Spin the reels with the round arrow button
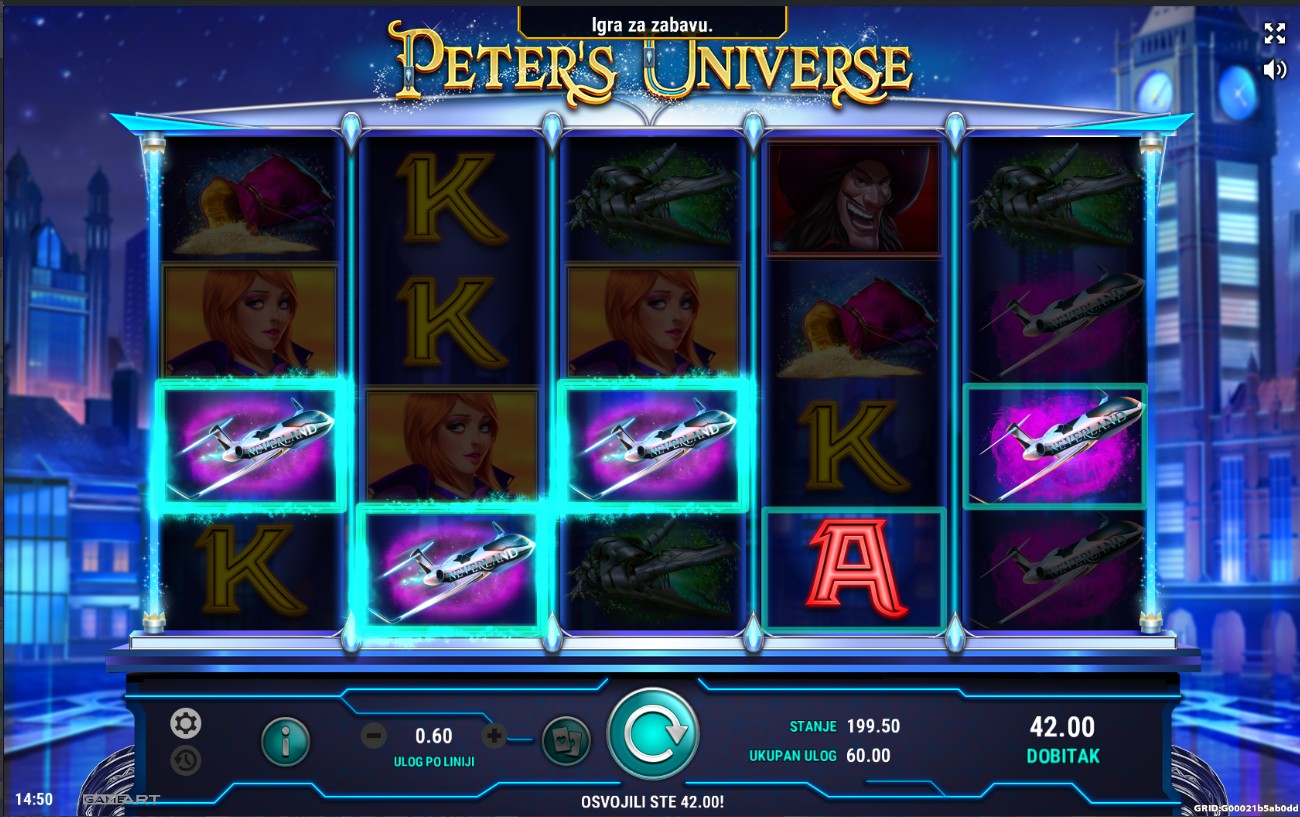This screenshot has height=817, width=1300. point(653,734)
